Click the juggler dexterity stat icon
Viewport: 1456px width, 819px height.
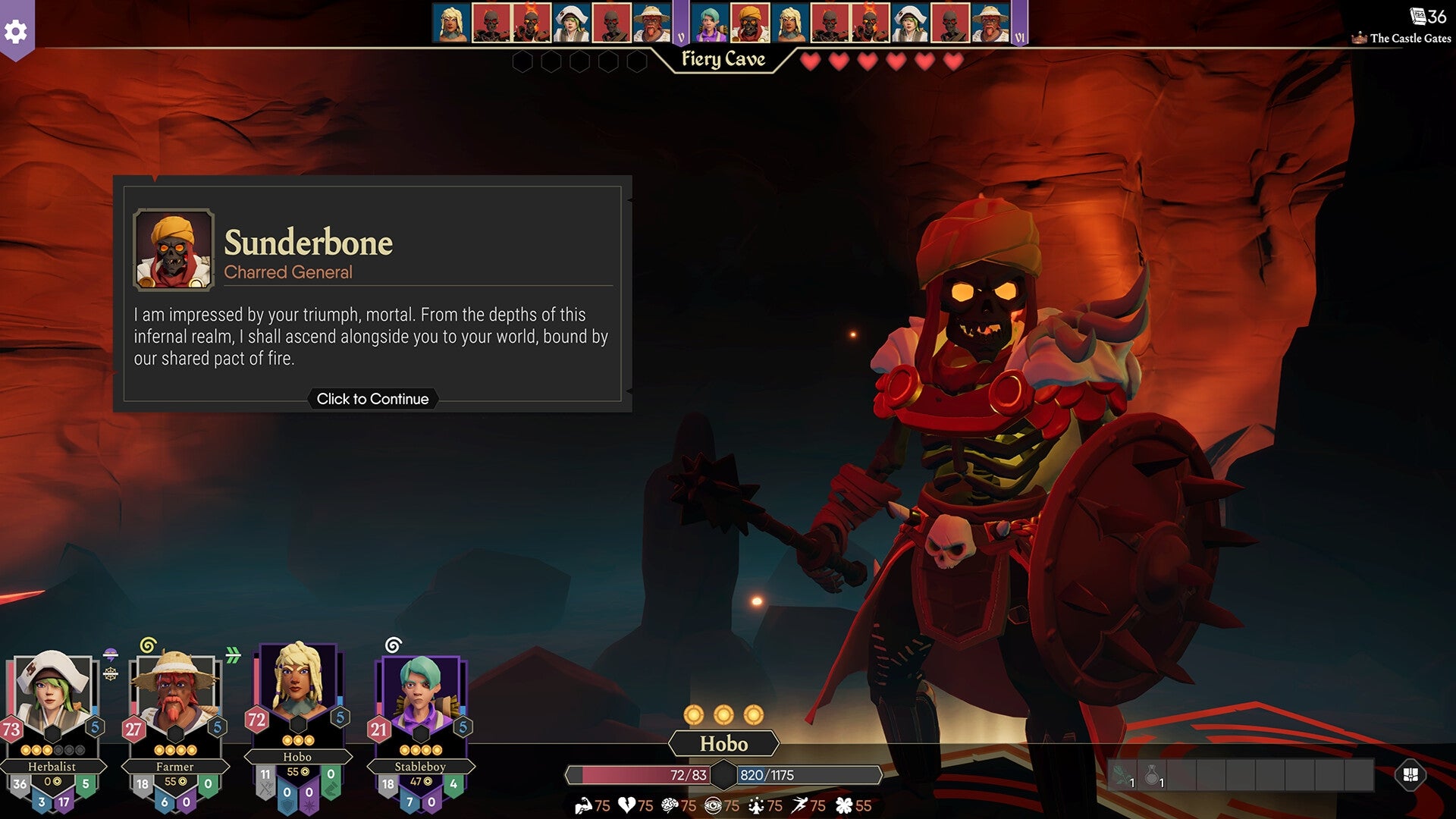click(756, 807)
